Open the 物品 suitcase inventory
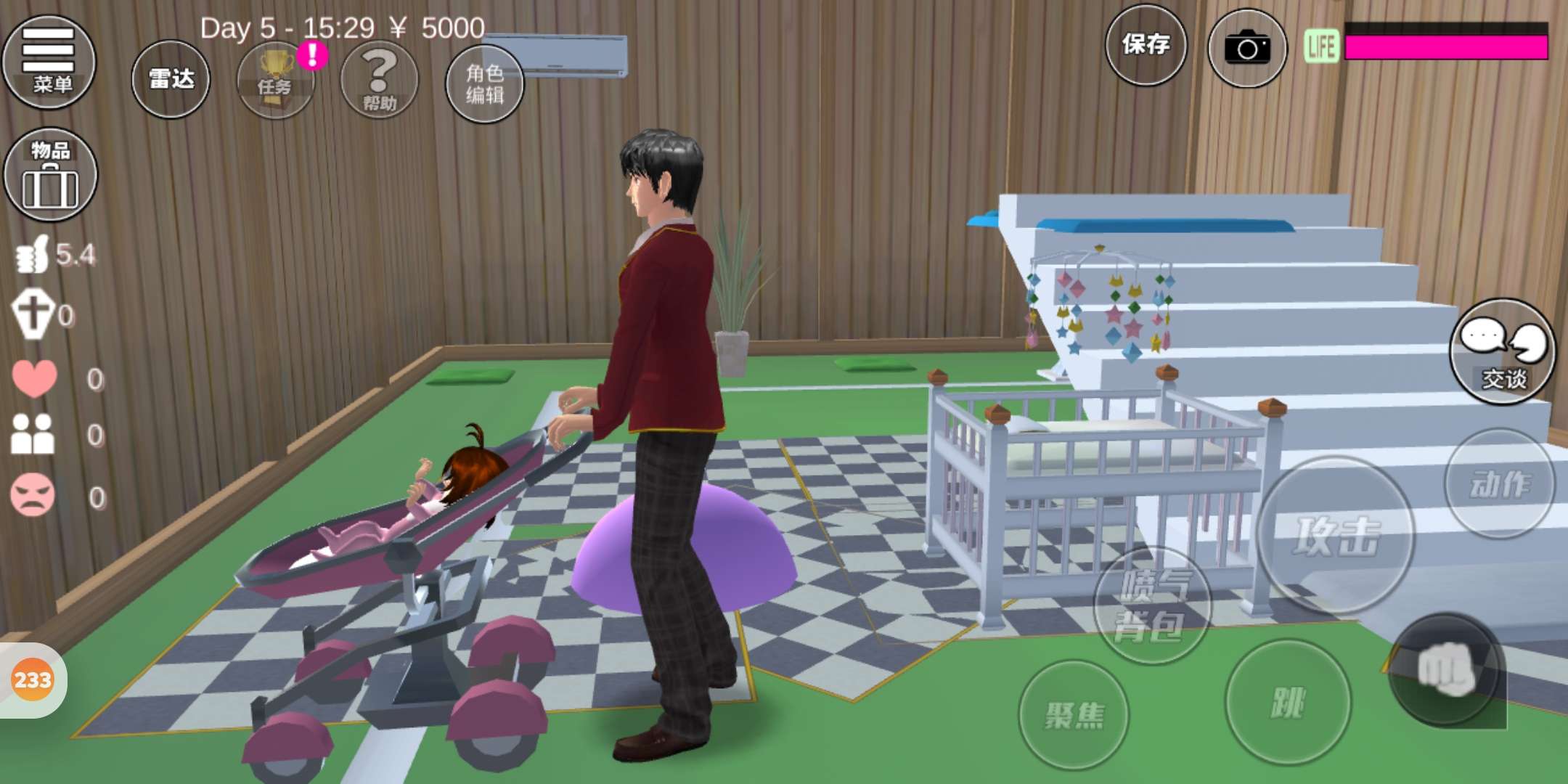The height and width of the screenshot is (784, 1568). (x=50, y=175)
